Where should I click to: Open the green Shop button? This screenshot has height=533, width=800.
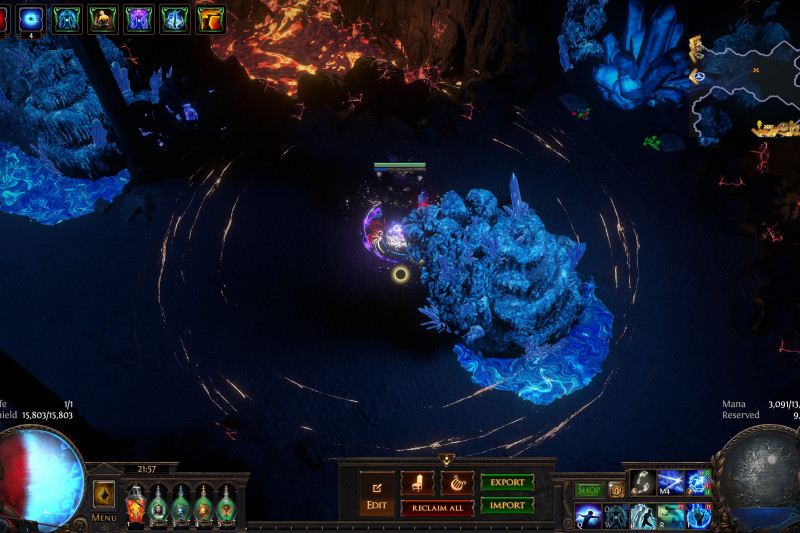(x=588, y=490)
